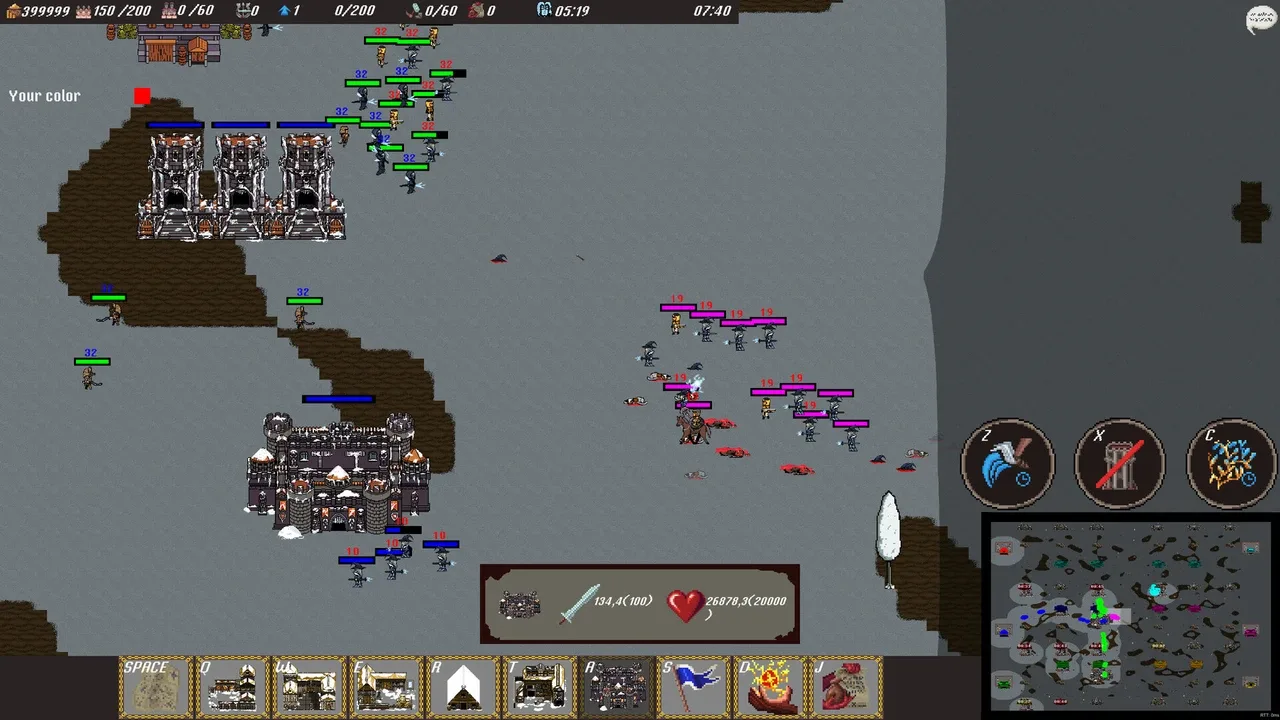The height and width of the screenshot is (720, 1280).
Task: Open the red scroll in slot J
Action: coord(848,687)
